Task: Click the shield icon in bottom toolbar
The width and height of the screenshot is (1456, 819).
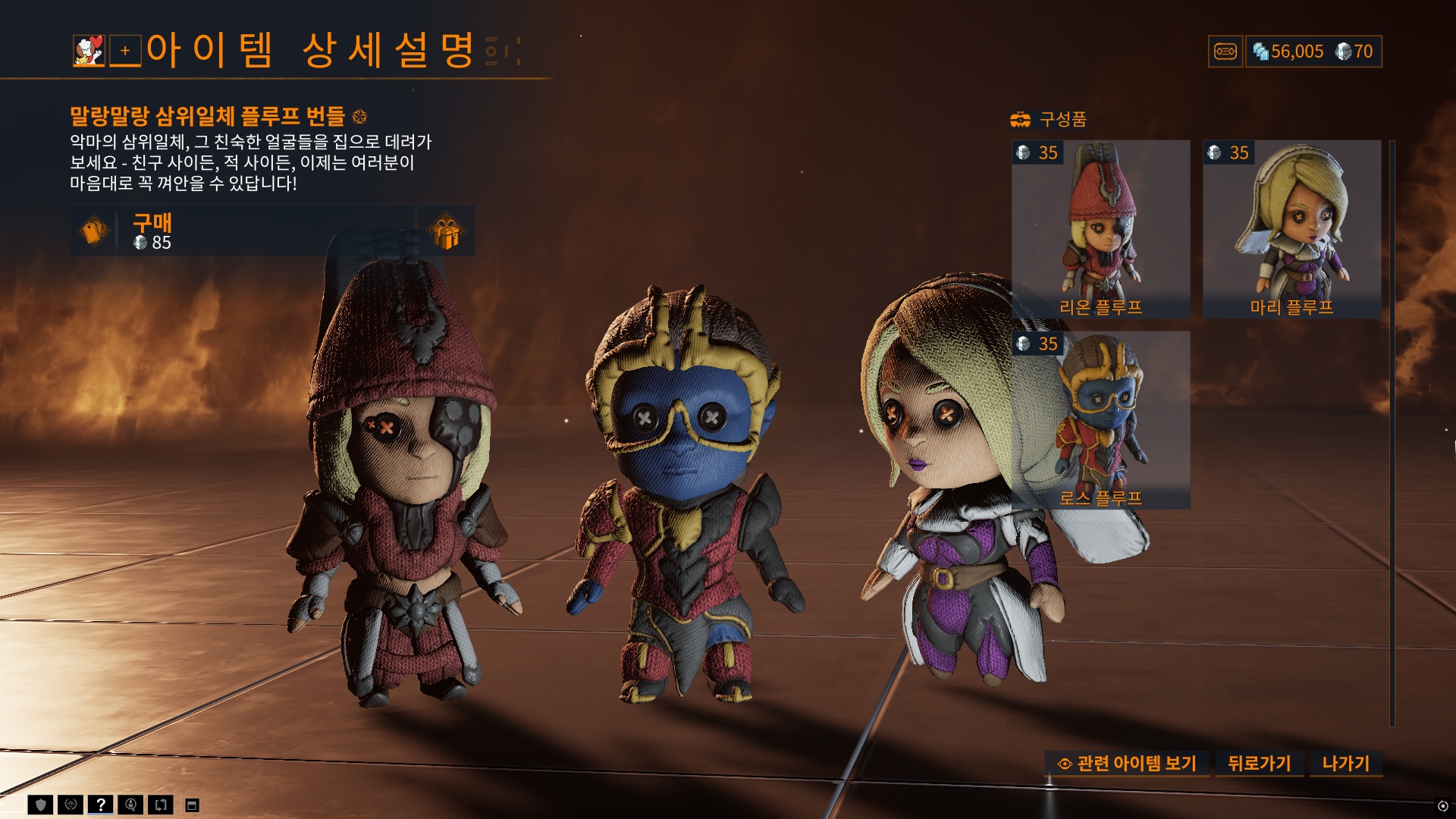Action: (41, 805)
